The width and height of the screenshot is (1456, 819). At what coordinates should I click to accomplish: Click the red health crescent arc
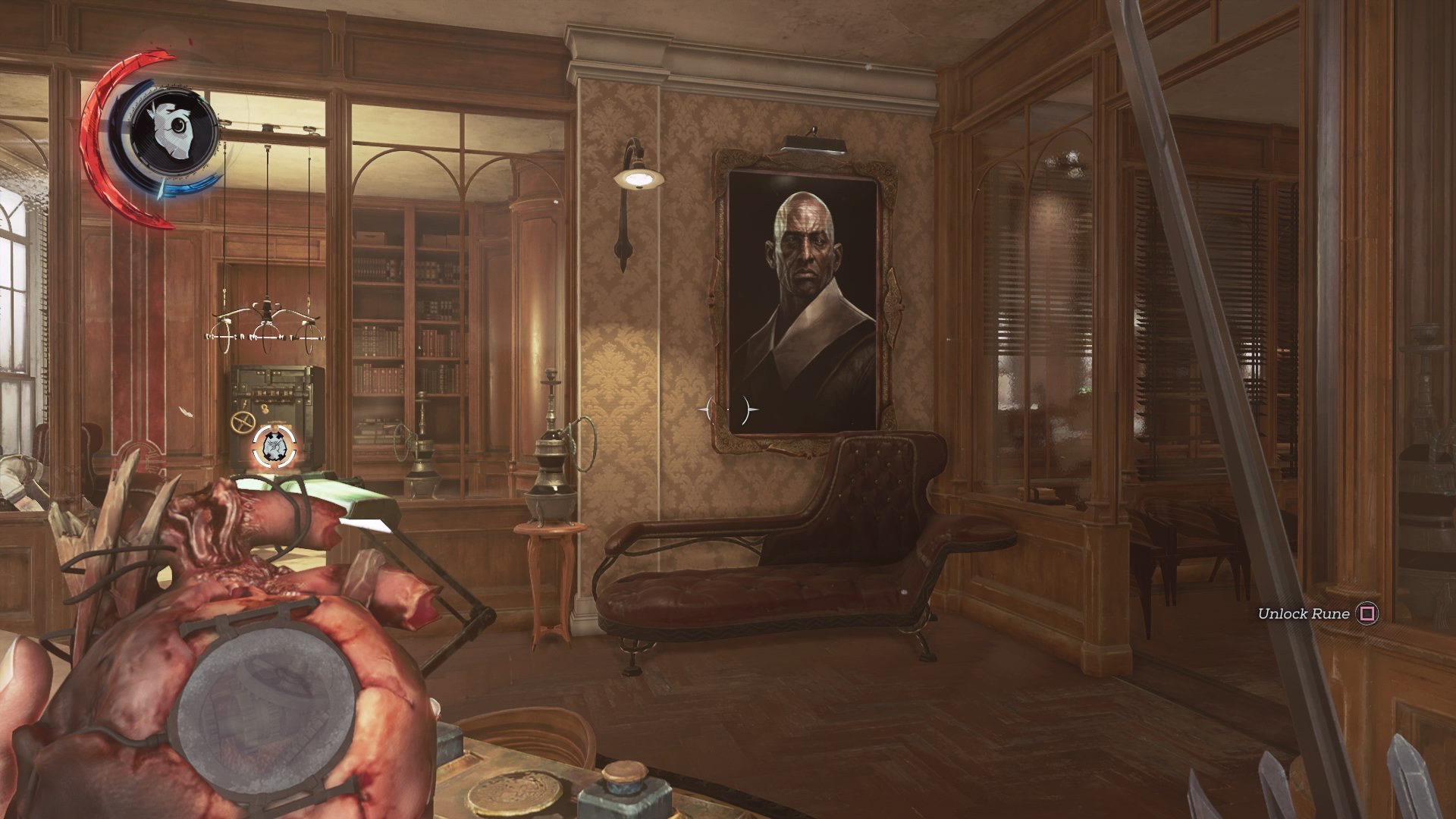93,129
